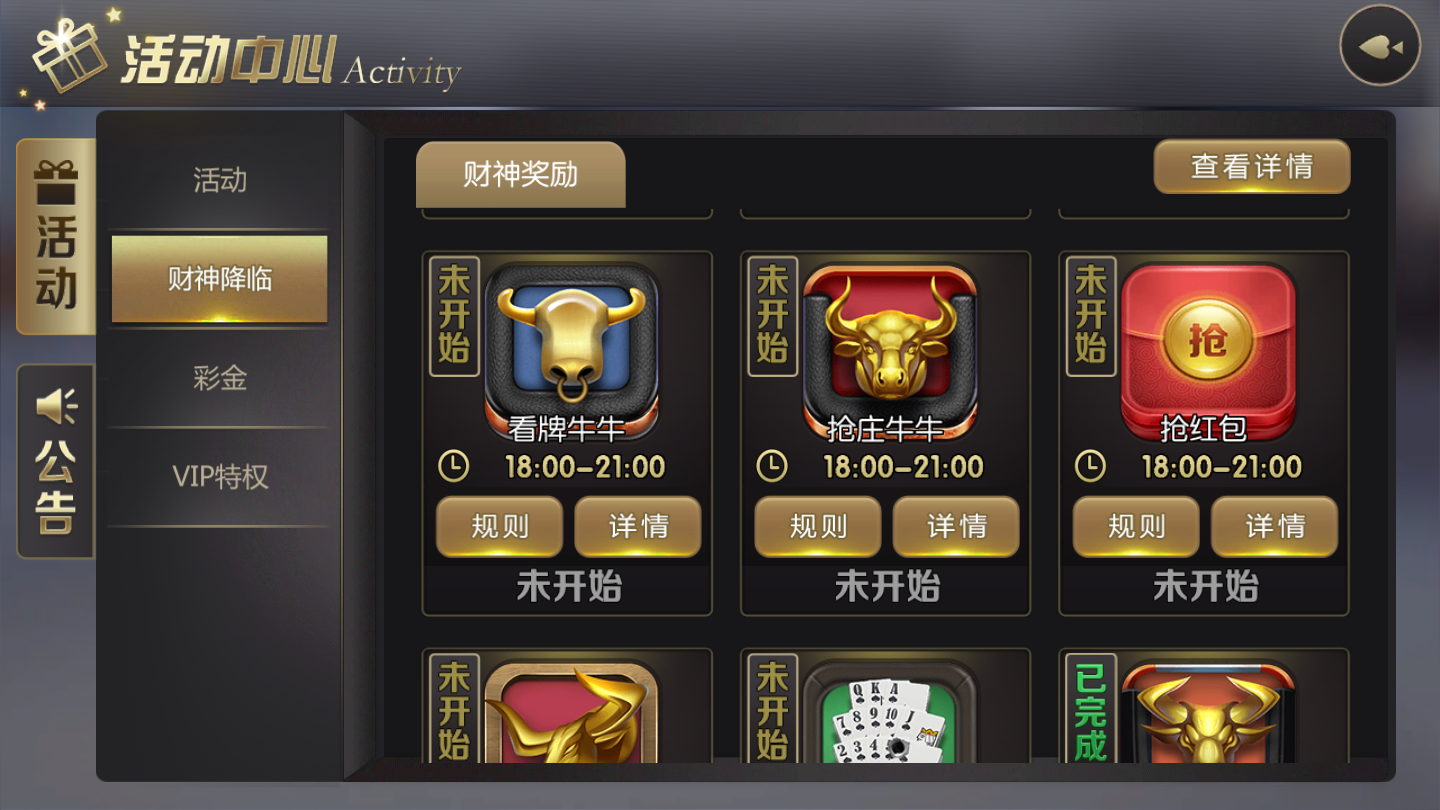
Task: Open 详情 details for 抢庄牛牛
Action: click(956, 526)
